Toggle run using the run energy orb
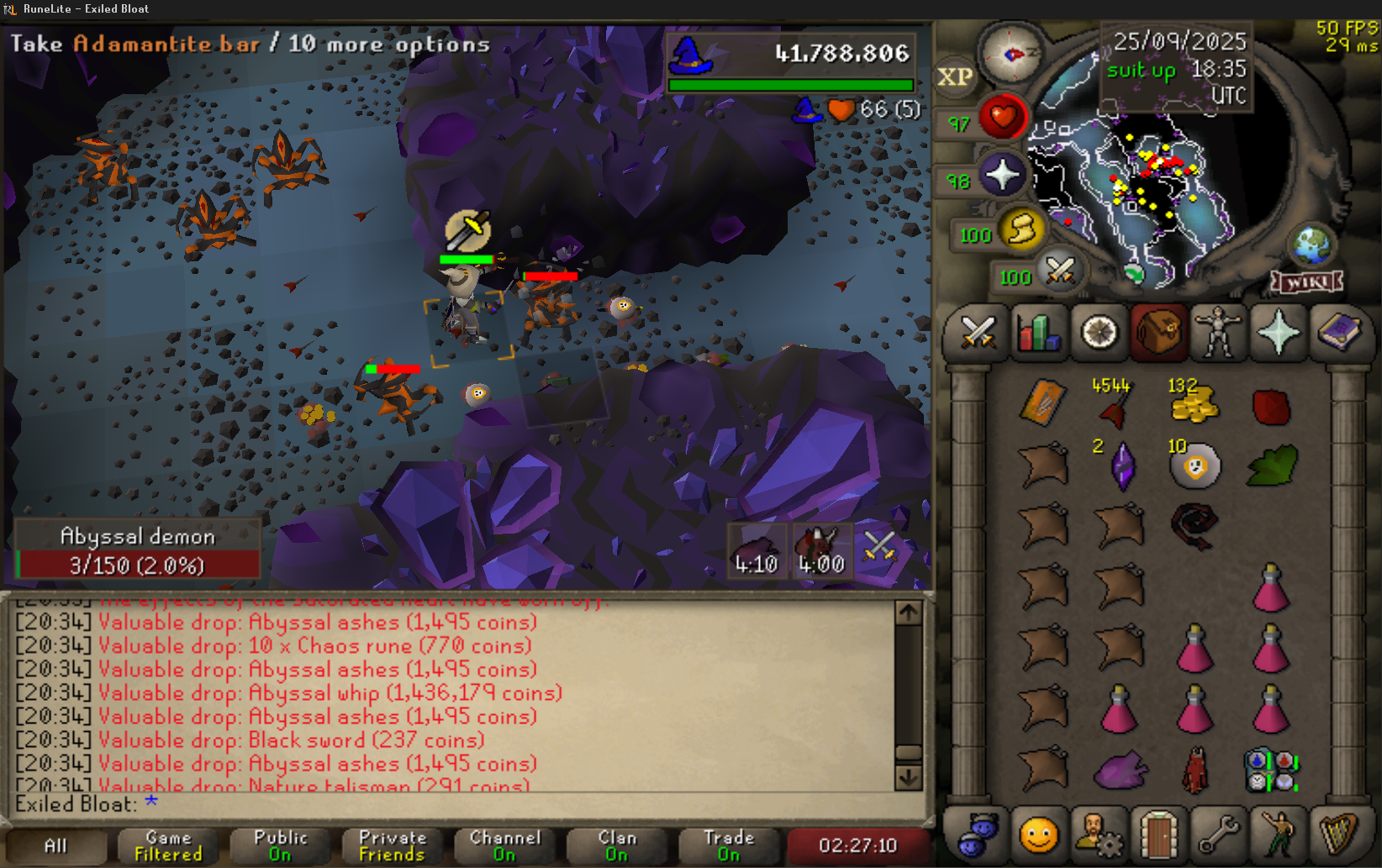 (1022, 229)
